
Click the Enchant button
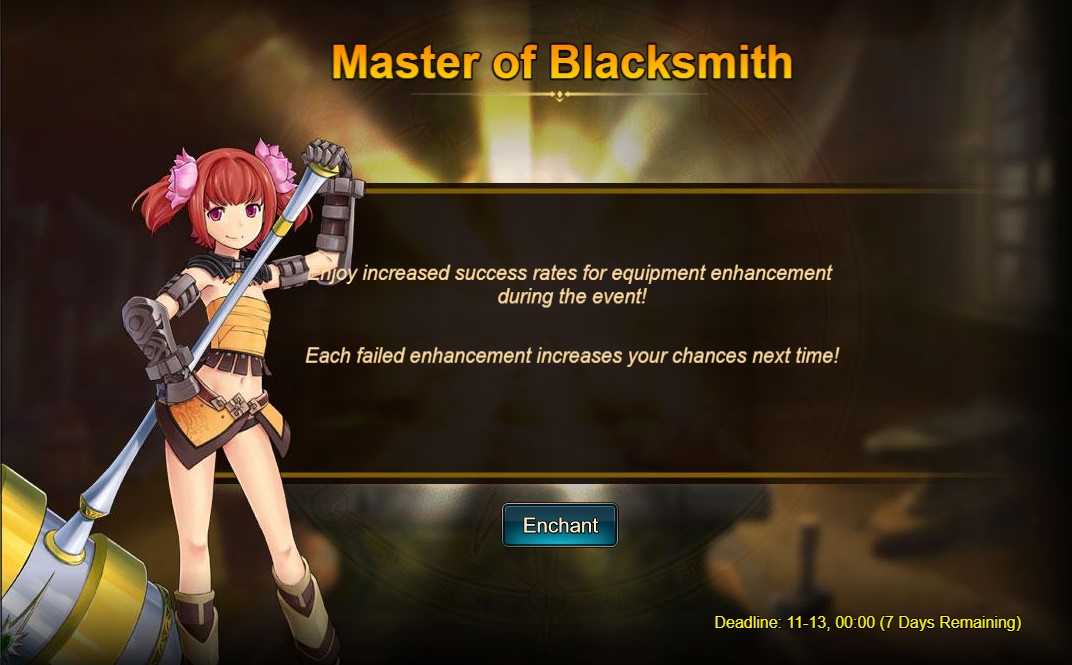click(x=560, y=526)
